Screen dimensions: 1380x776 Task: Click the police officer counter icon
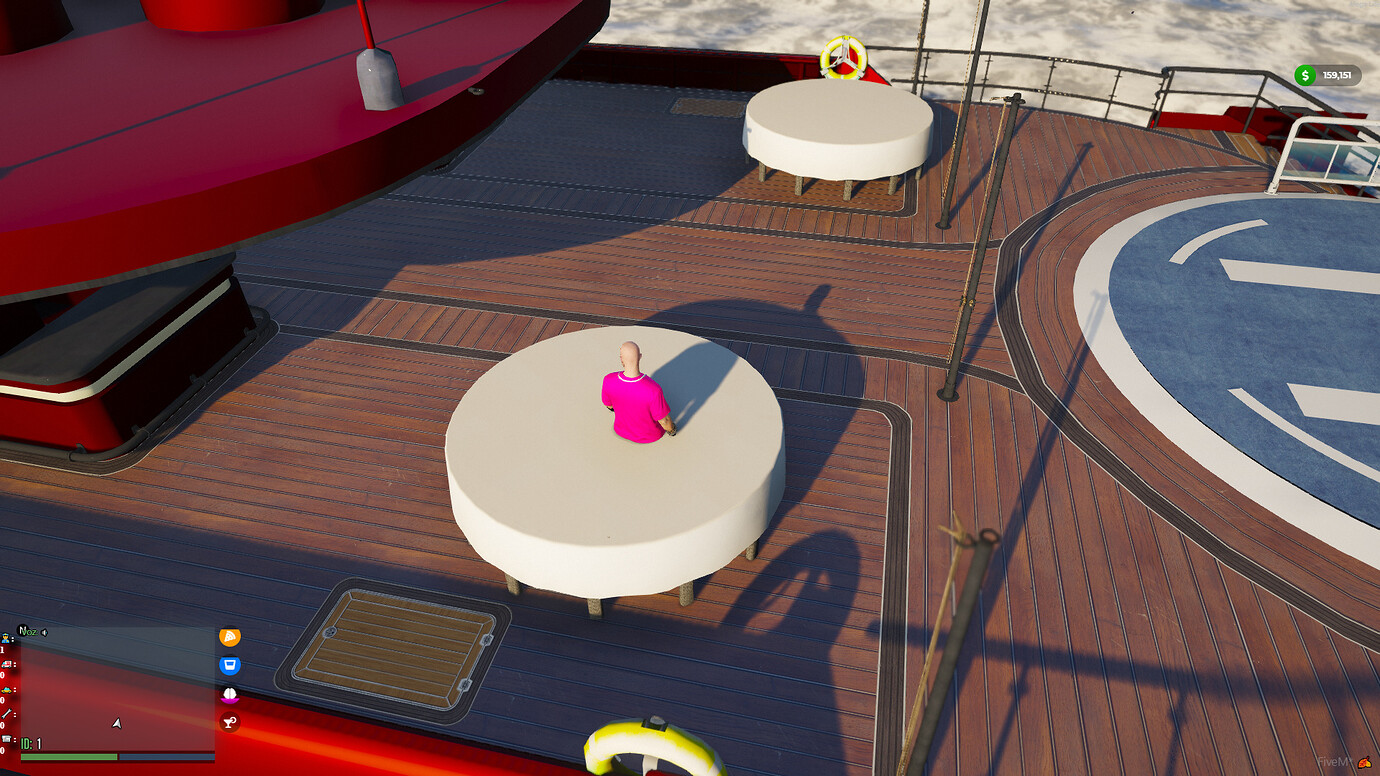point(5,640)
